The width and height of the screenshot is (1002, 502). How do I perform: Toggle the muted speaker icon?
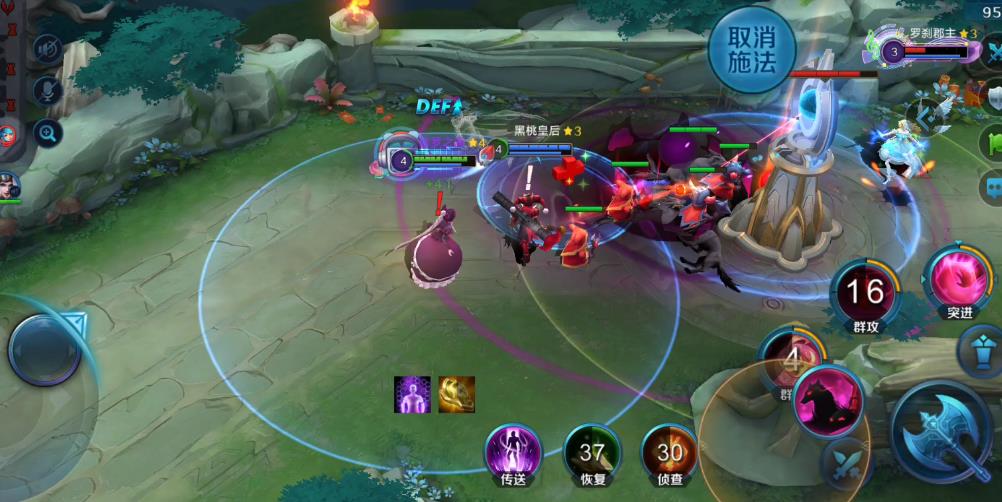click(47, 49)
